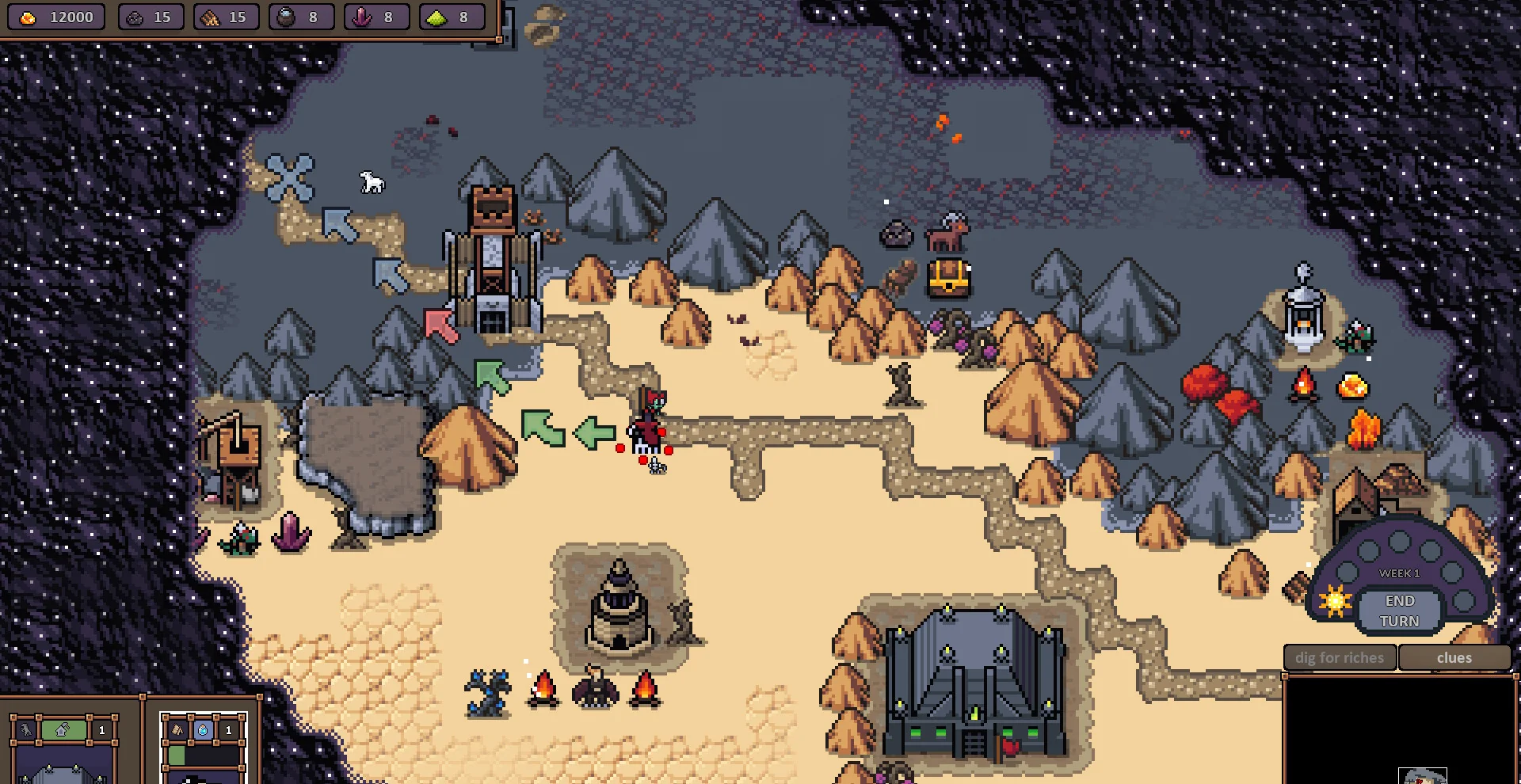
Task: Click the grey creature icon on town card
Action: (26, 730)
